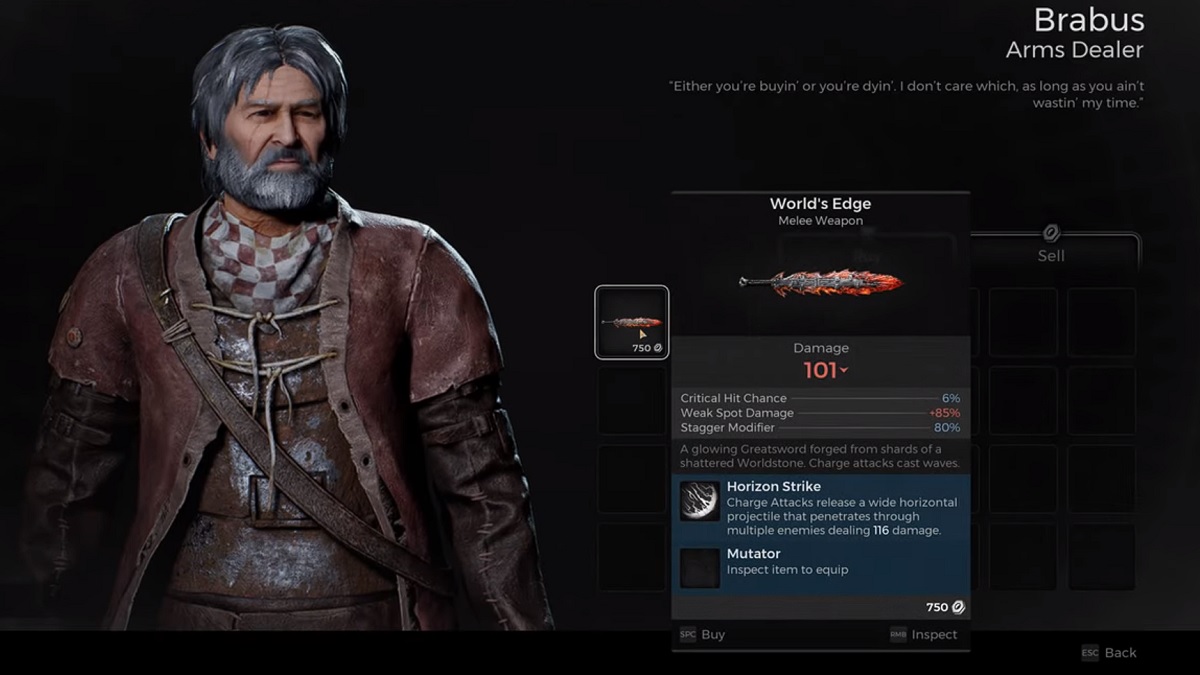Click the empty Mutator slot
This screenshot has height=675, width=1200.
(700, 568)
